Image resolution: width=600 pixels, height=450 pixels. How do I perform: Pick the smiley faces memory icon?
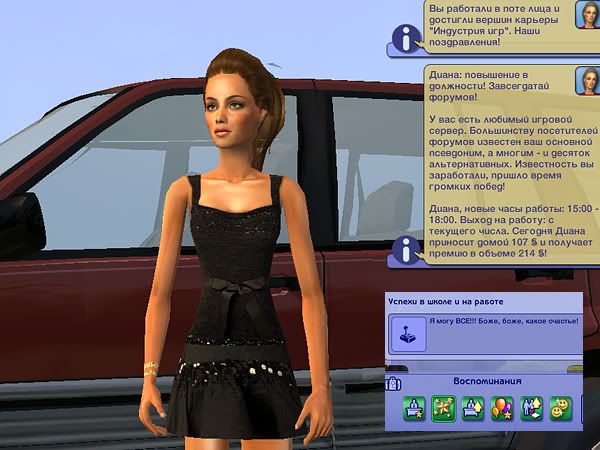pyautogui.click(x=561, y=410)
